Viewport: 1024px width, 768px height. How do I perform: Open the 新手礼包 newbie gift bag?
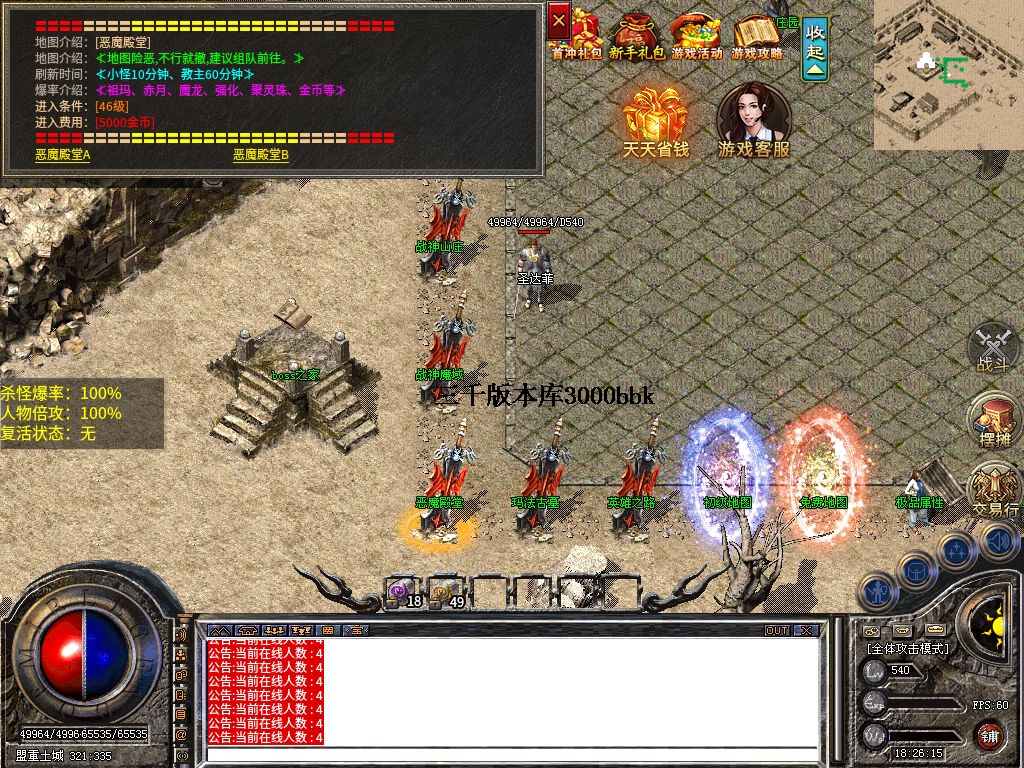coord(637,37)
